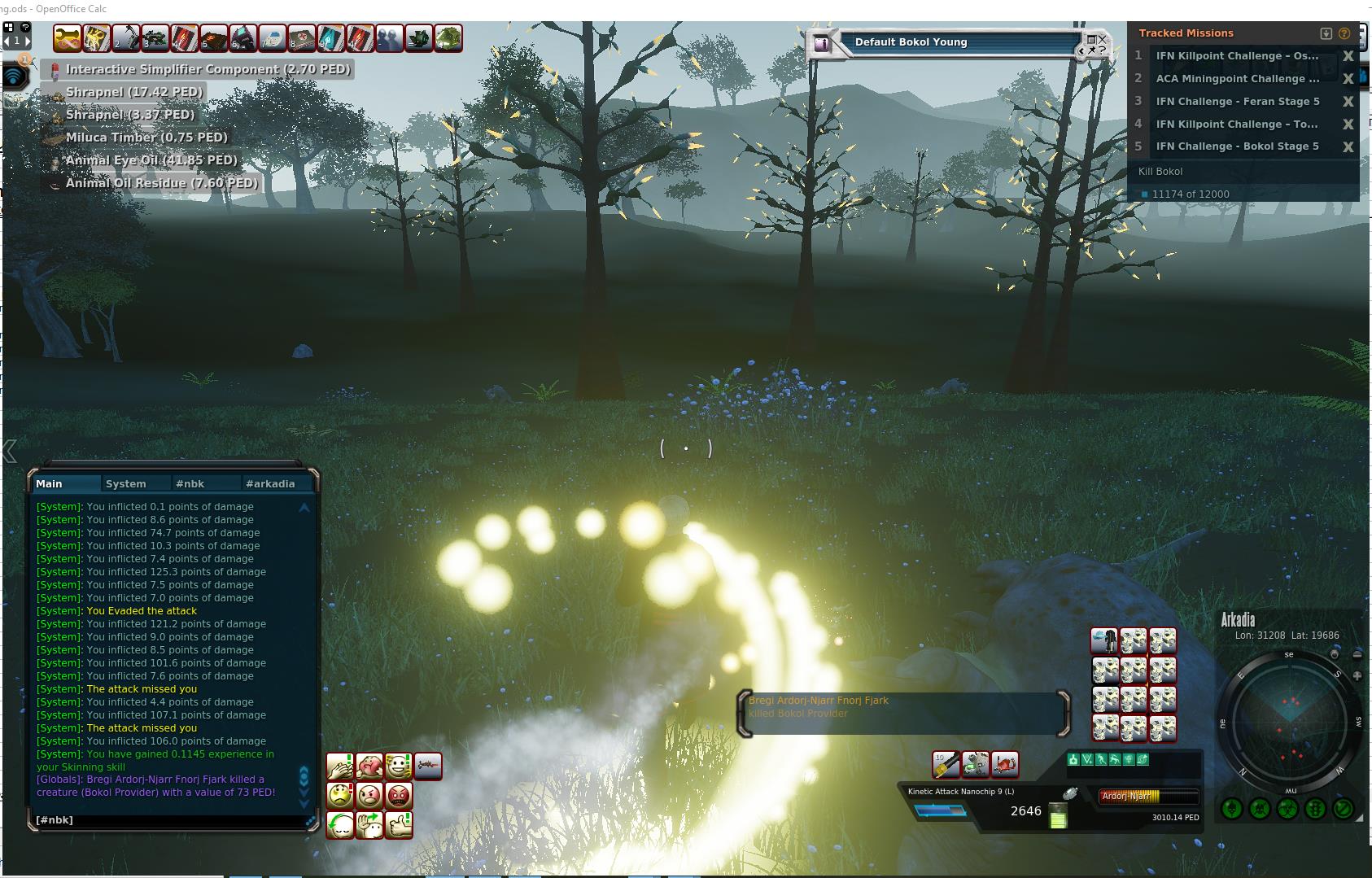
Task: Activate the red crab creature action icon
Action: tap(1005, 764)
